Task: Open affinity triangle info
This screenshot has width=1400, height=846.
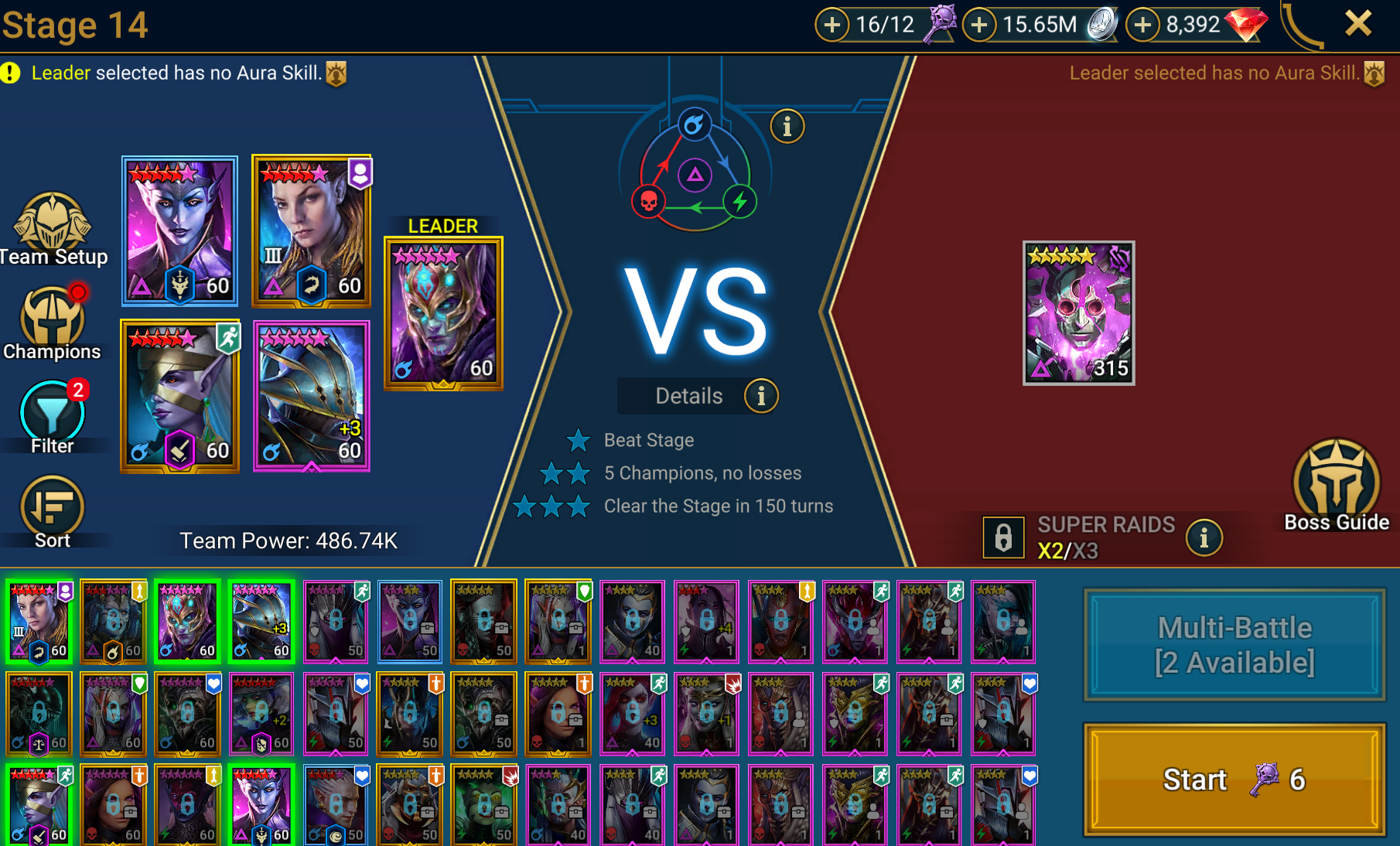Action: coord(787,125)
